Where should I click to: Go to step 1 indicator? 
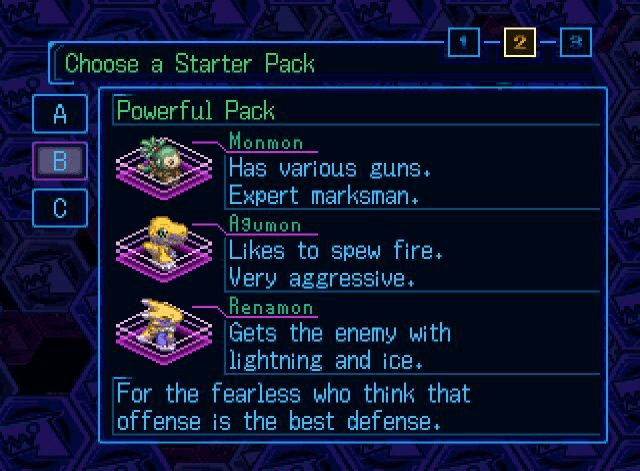[463, 42]
